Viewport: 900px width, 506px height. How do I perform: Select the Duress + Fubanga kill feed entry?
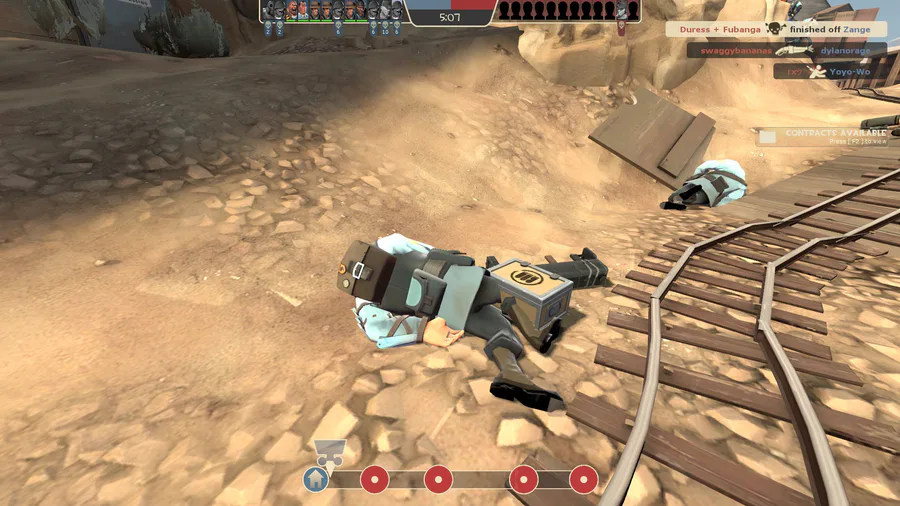pos(776,30)
